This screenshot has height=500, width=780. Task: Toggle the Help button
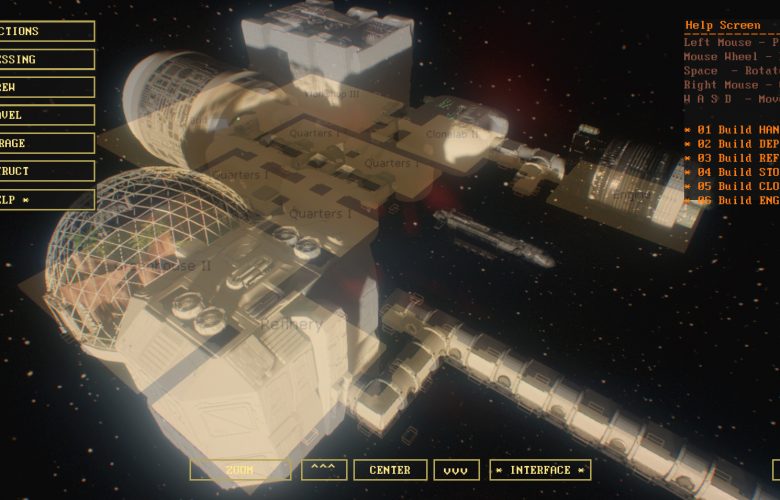click(x=45, y=199)
